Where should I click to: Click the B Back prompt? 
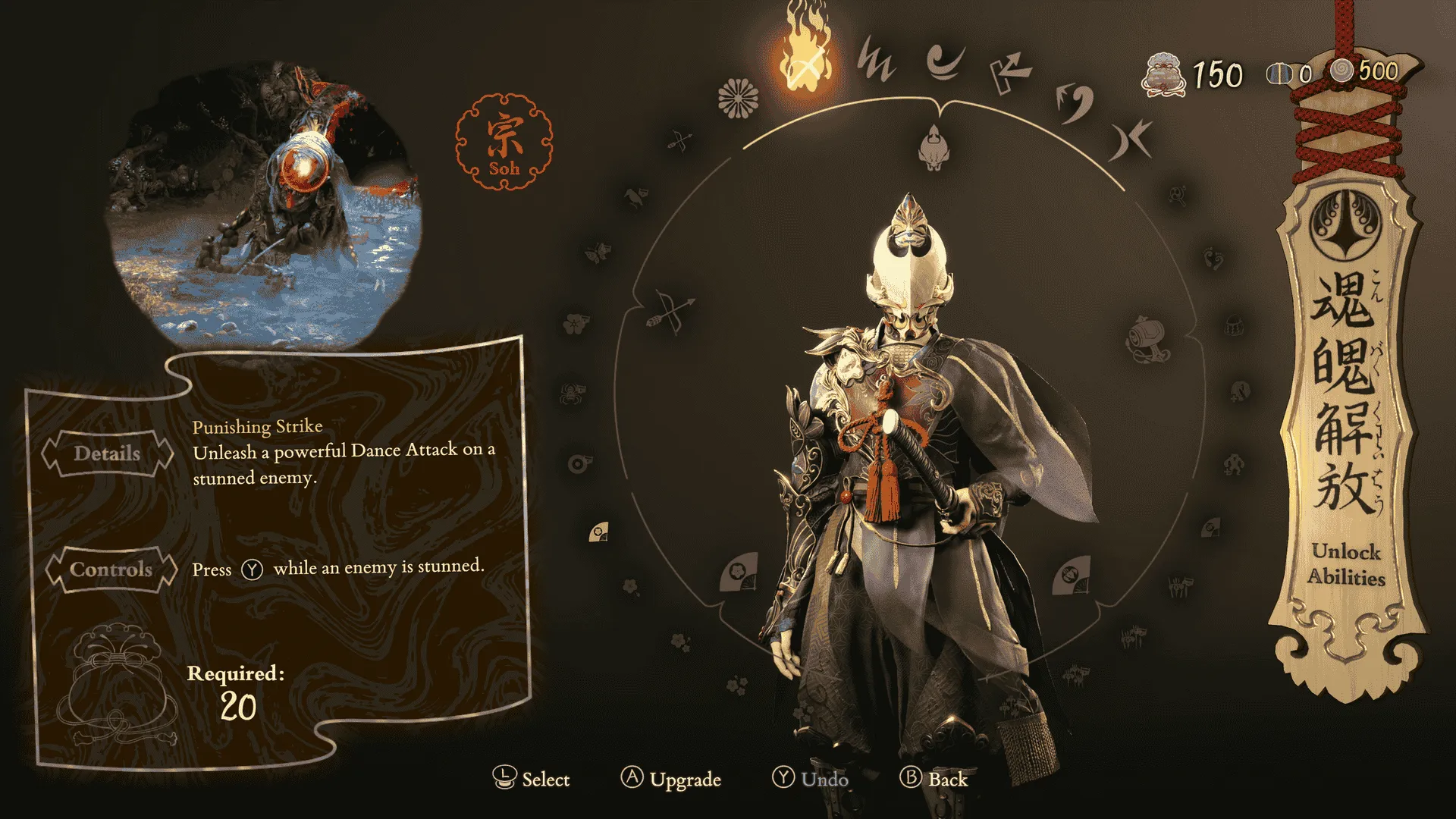935,779
